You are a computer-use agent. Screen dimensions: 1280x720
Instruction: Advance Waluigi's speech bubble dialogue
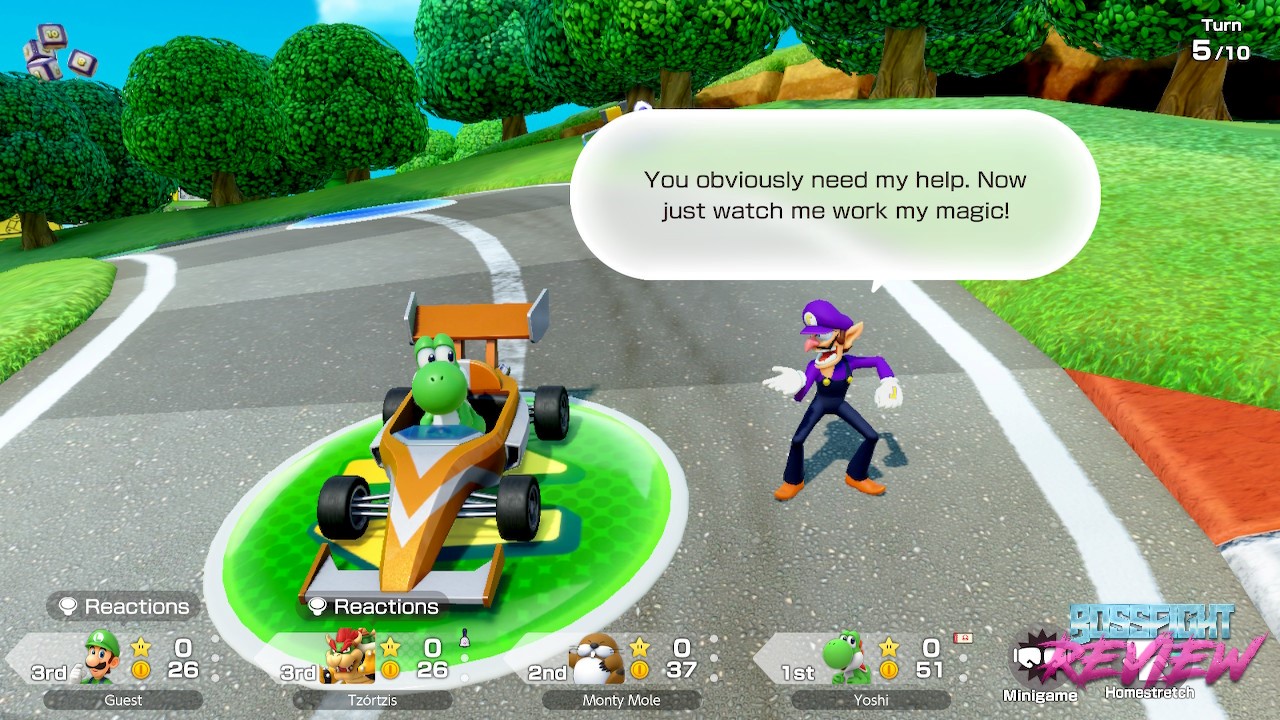pyautogui.click(x=834, y=195)
